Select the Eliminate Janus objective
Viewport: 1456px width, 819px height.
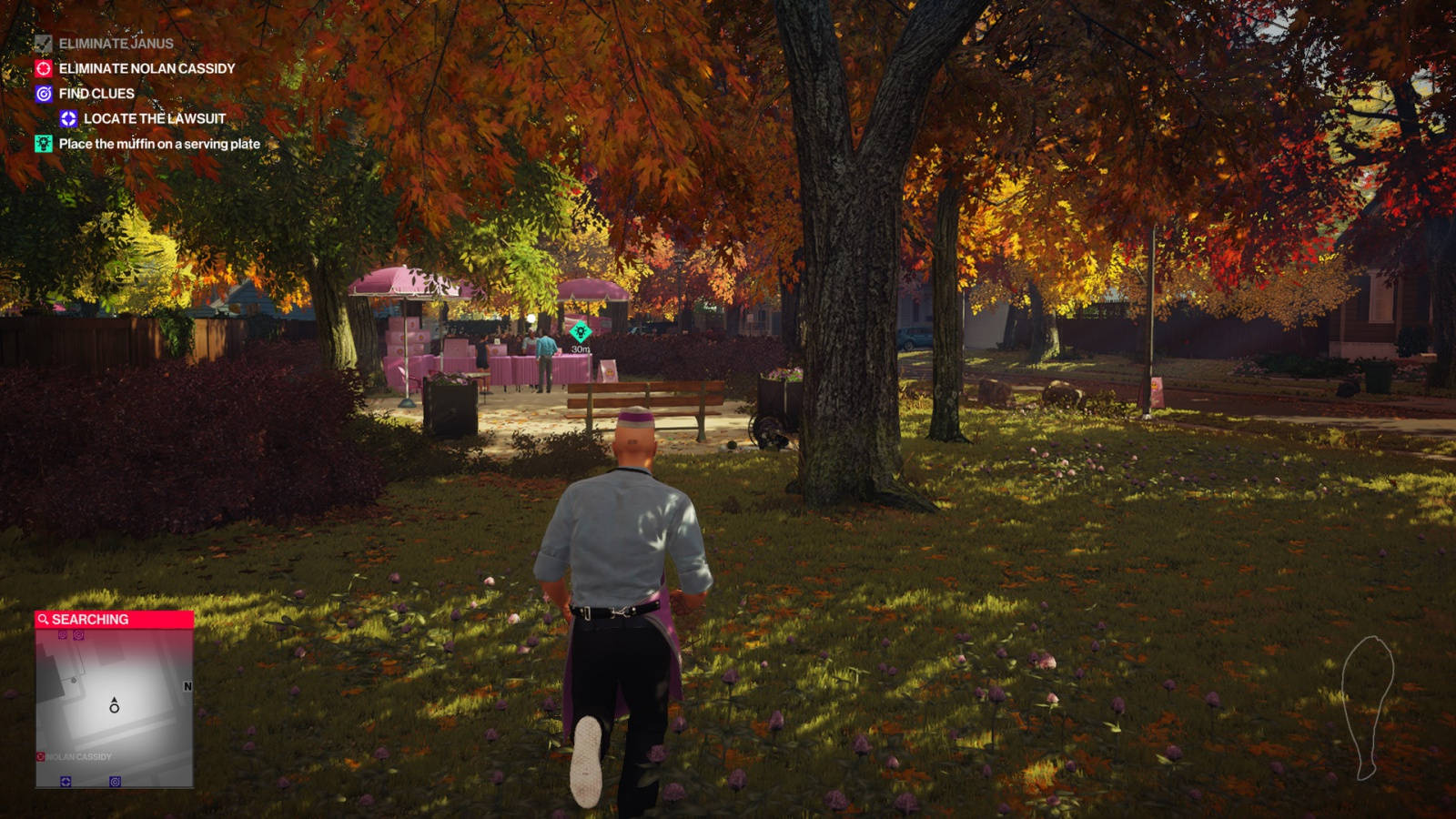pos(116,44)
